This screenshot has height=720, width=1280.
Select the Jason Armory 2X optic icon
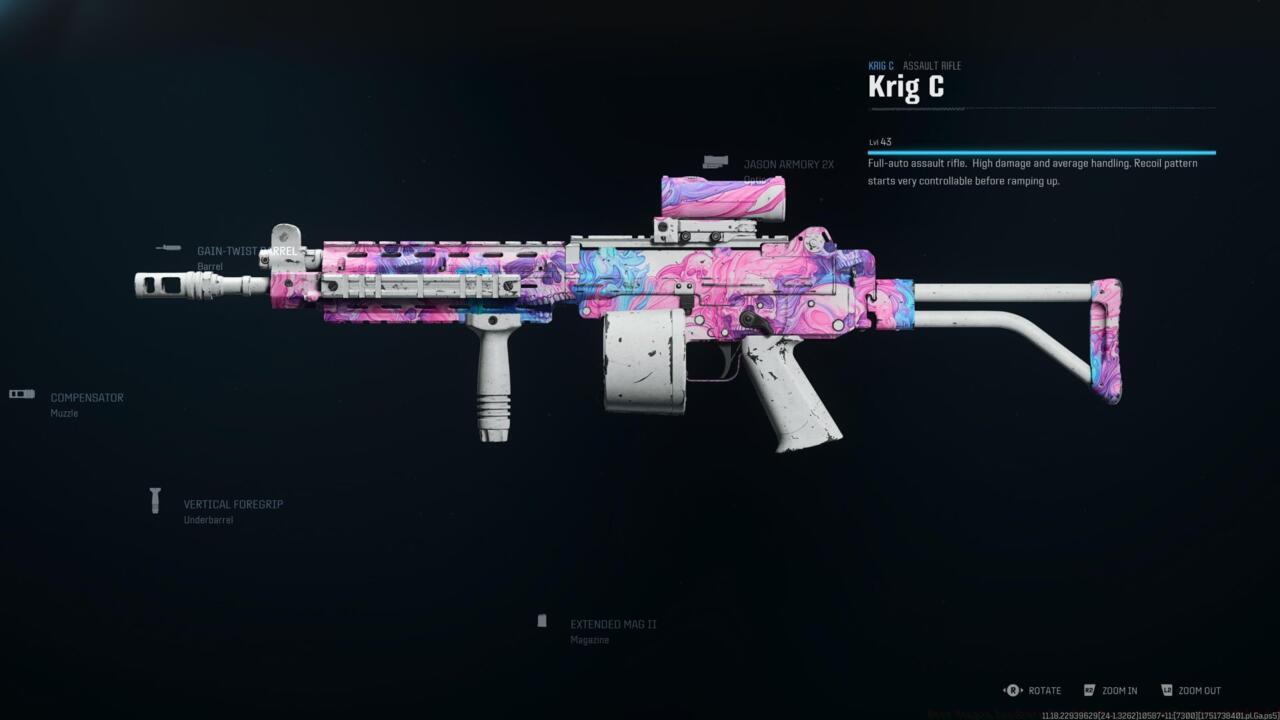tap(718, 161)
